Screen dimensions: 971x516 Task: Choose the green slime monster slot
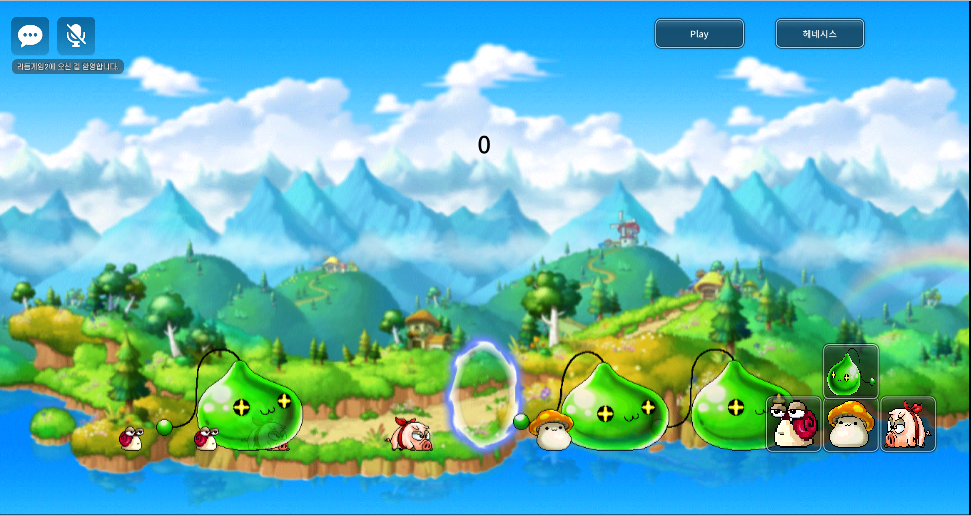point(851,371)
